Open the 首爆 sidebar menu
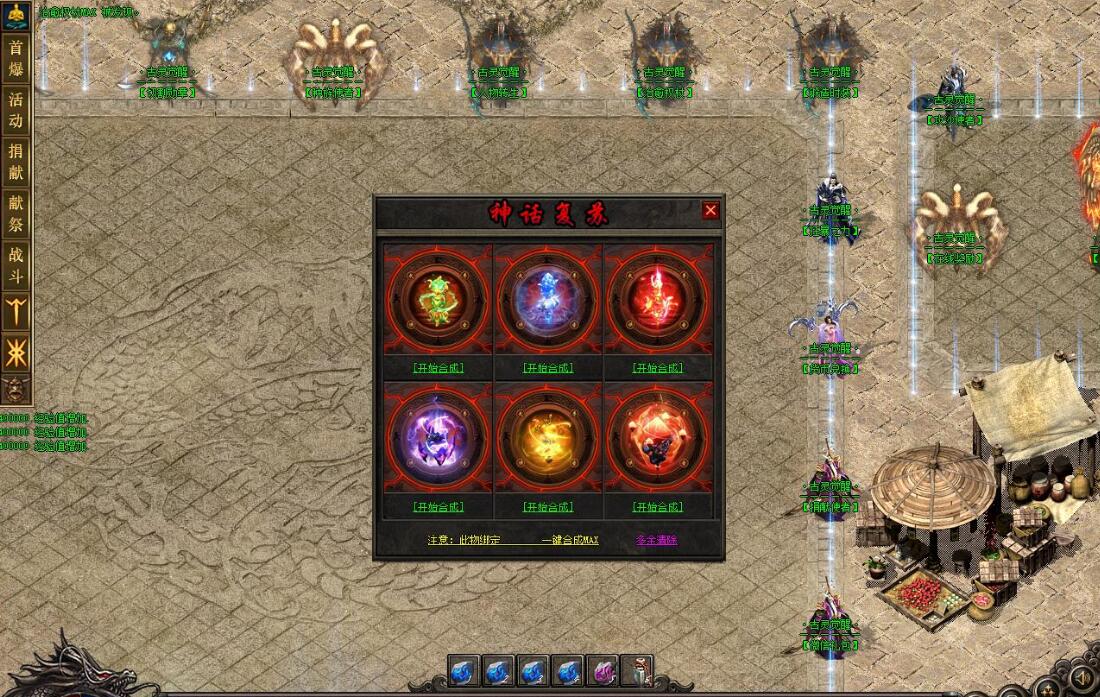This screenshot has height=697, width=1100. point(16,59)
